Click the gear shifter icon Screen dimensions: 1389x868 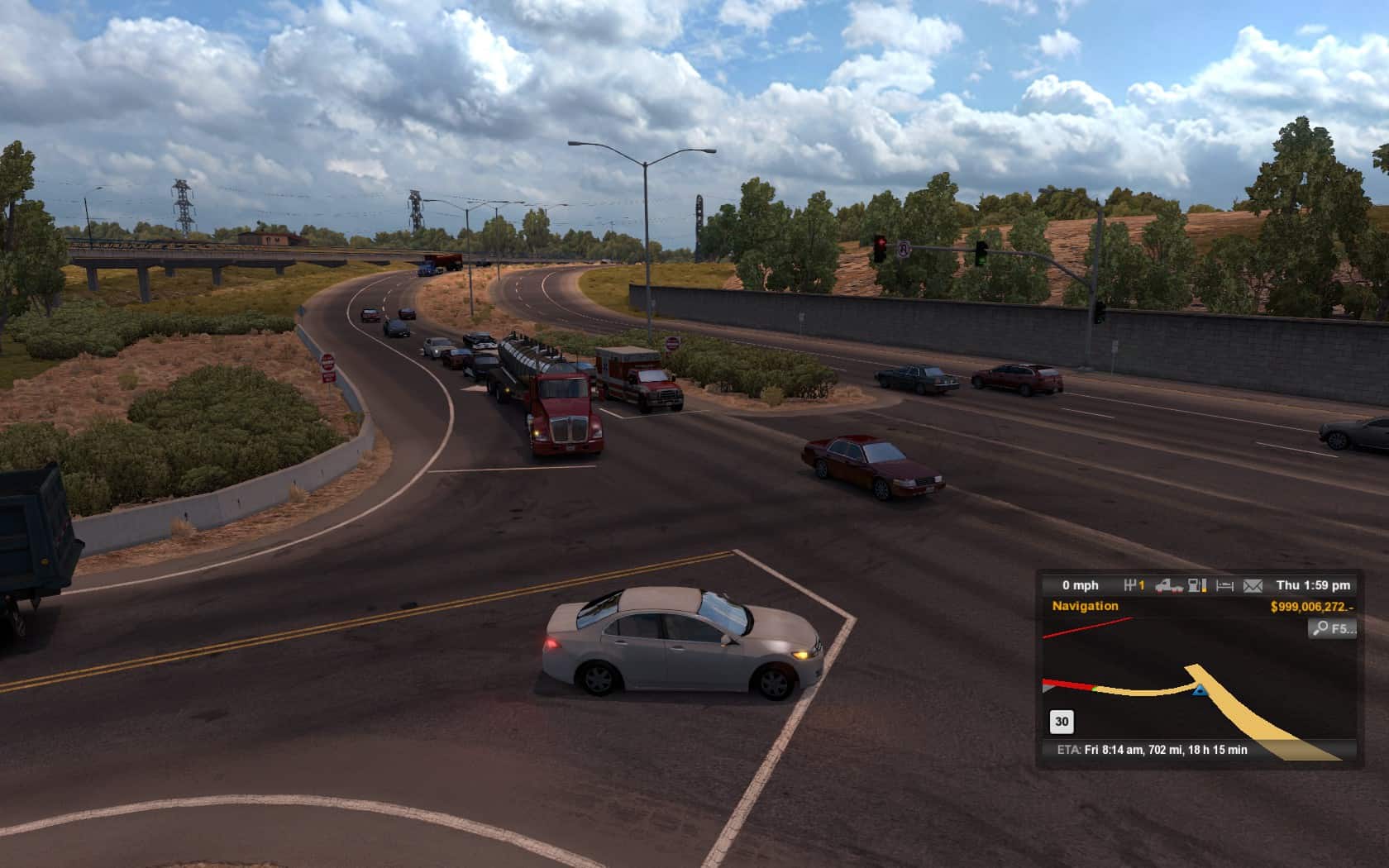point(1130,585)
